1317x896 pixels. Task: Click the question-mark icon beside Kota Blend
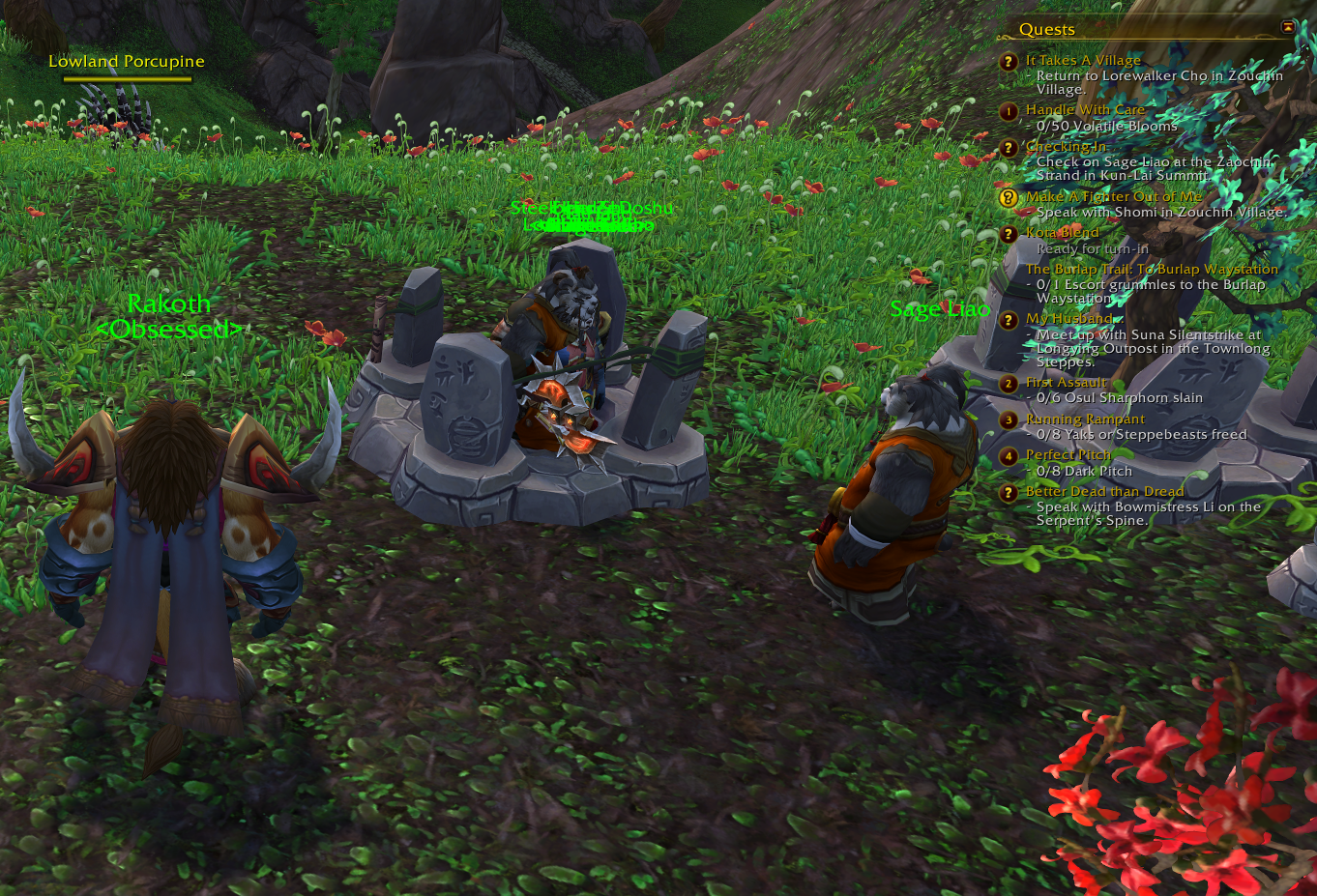click(1009, 234)
